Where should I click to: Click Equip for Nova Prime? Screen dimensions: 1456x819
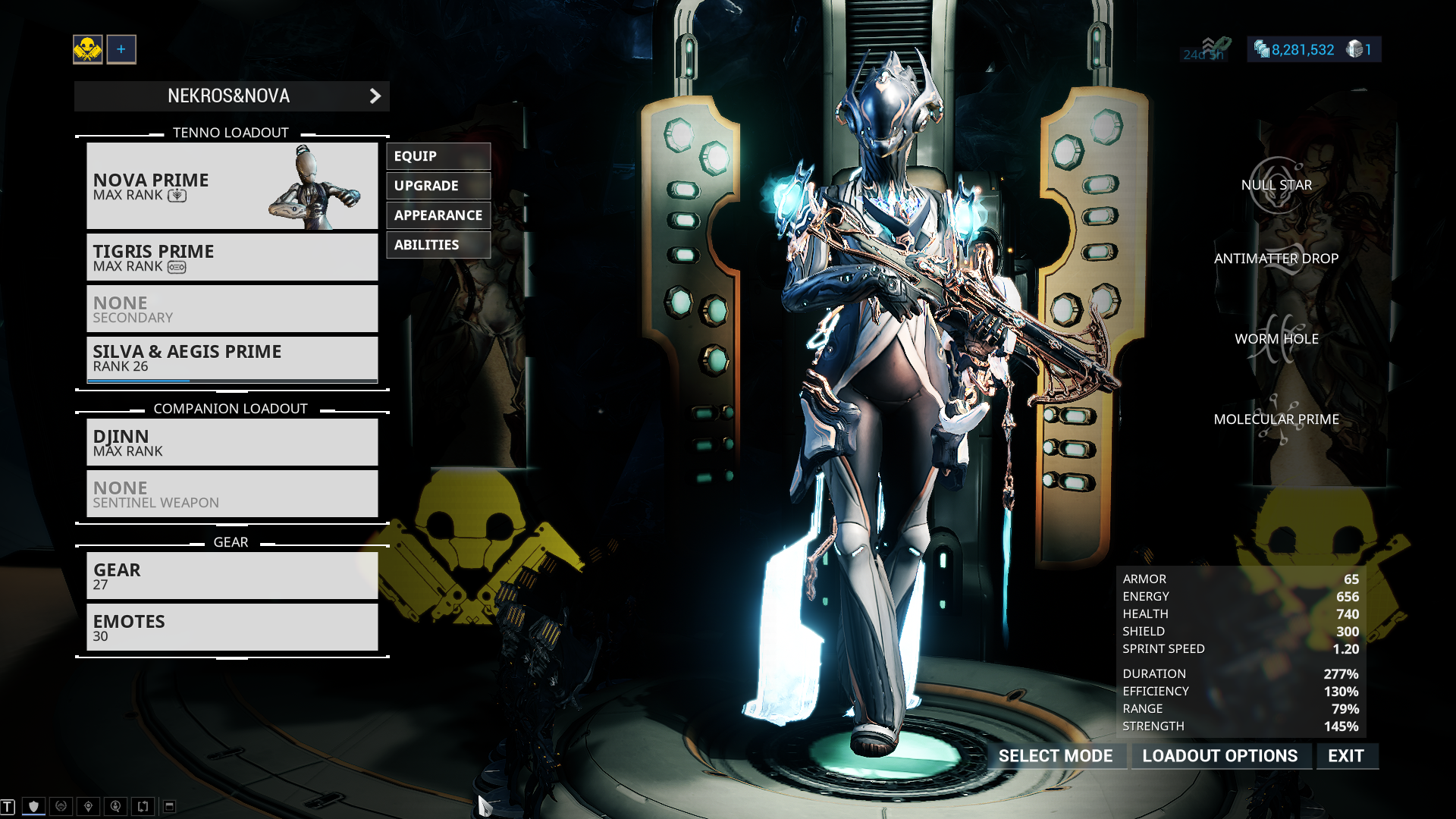tap(438, 156)
